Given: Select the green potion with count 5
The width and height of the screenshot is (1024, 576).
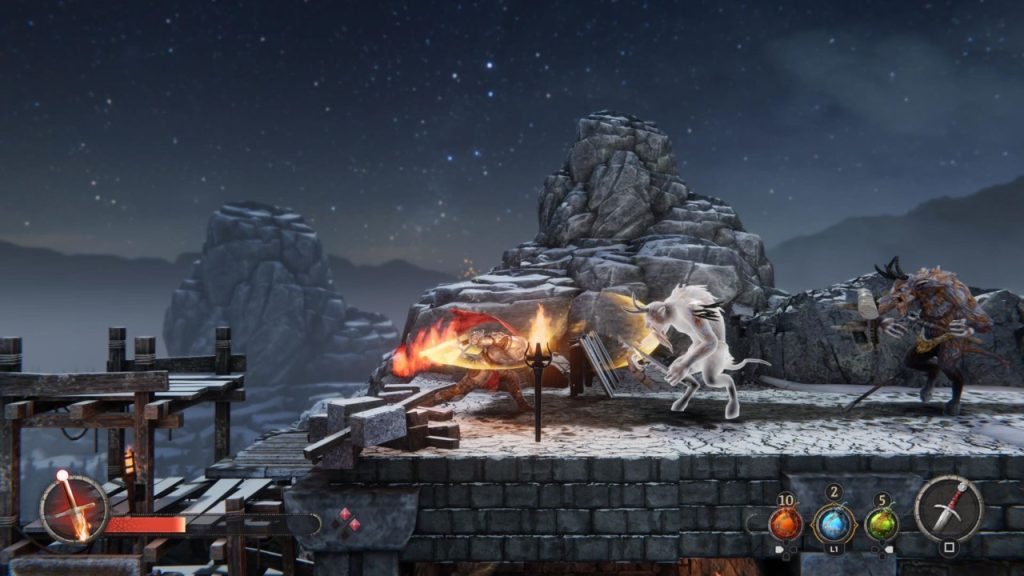Looking at the screenshot, I should (881, 523).
